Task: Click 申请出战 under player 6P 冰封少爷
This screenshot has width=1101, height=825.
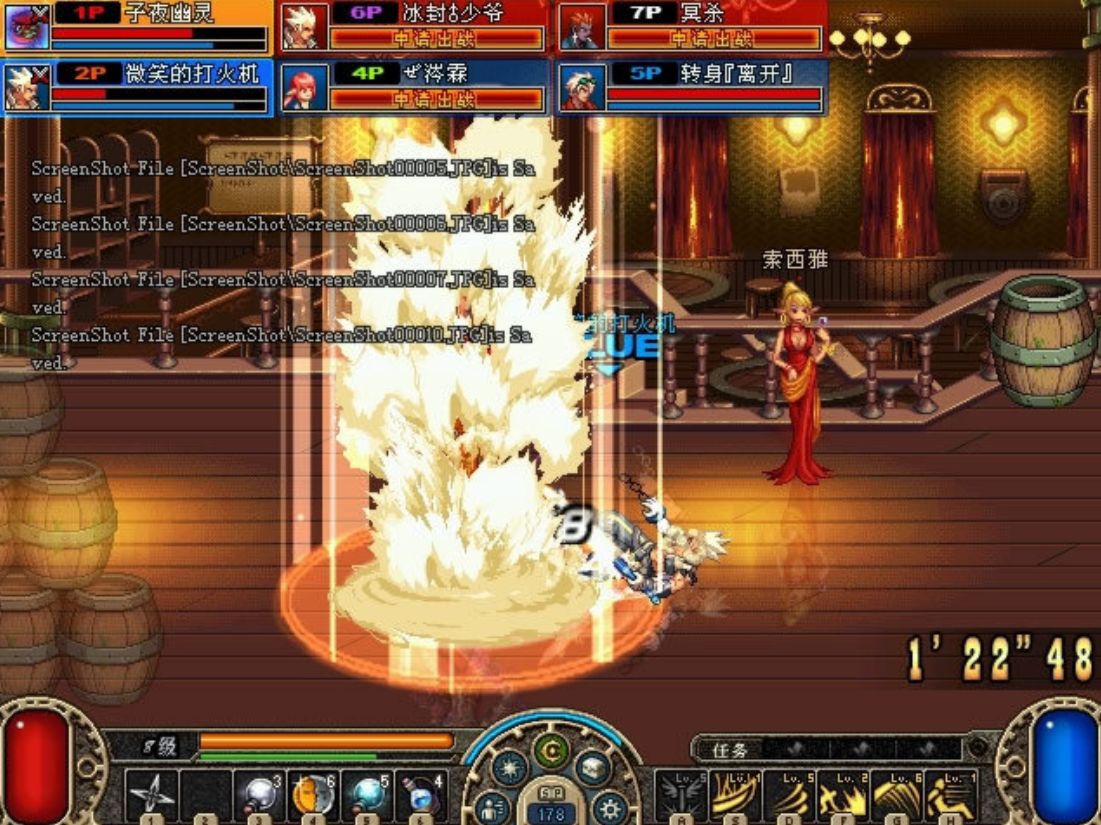Action: click(437, 39)
